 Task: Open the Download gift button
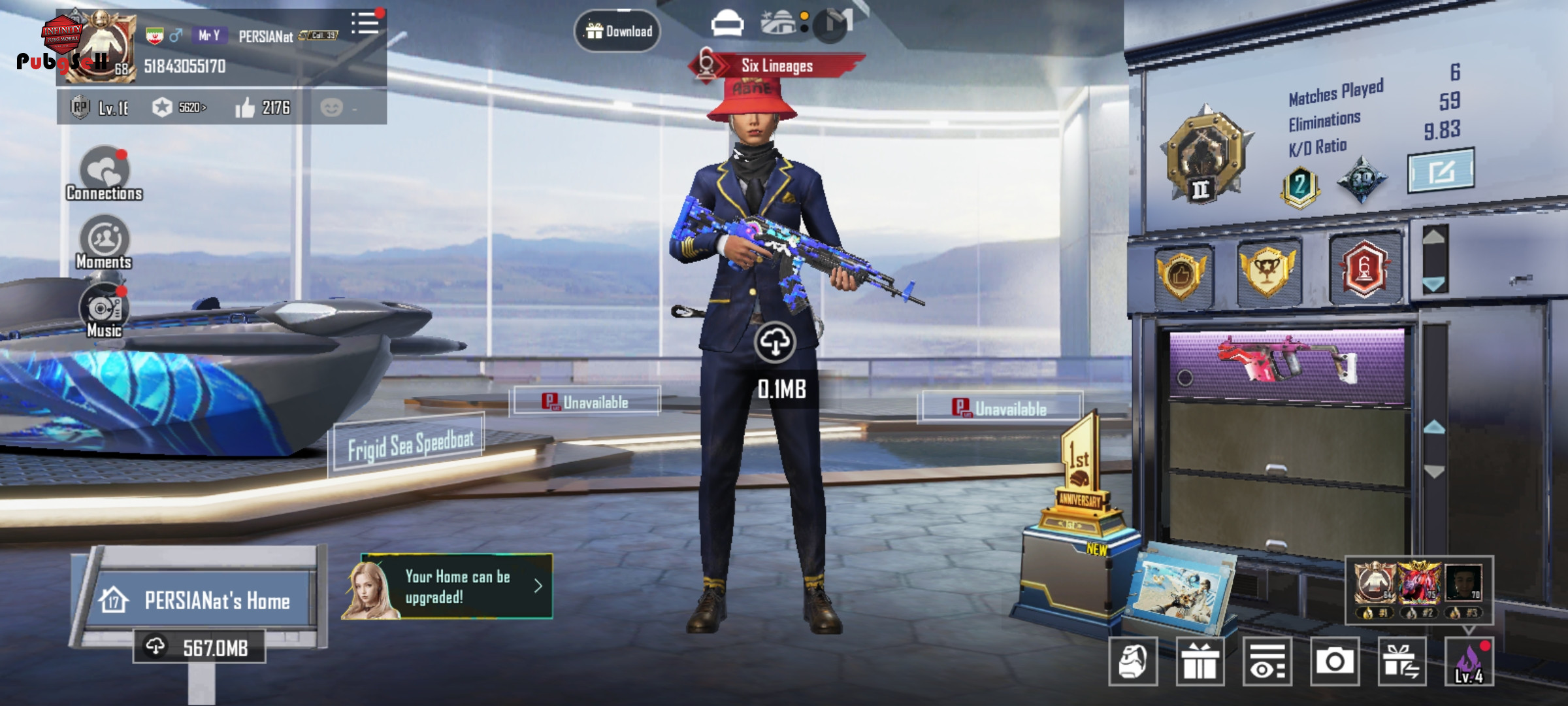point(617,31)
